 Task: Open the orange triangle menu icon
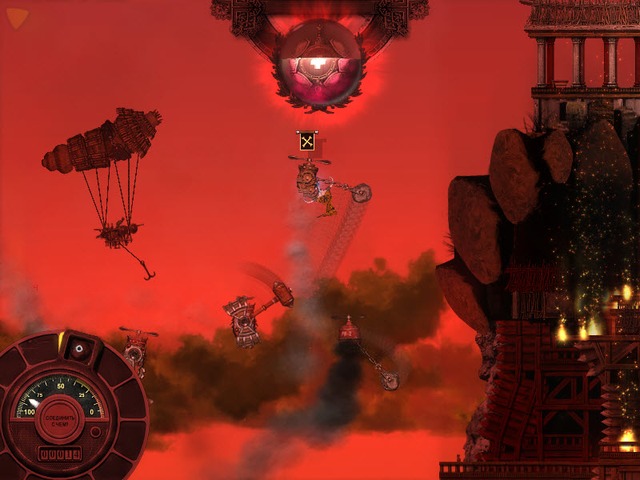(x=17, y=17)
